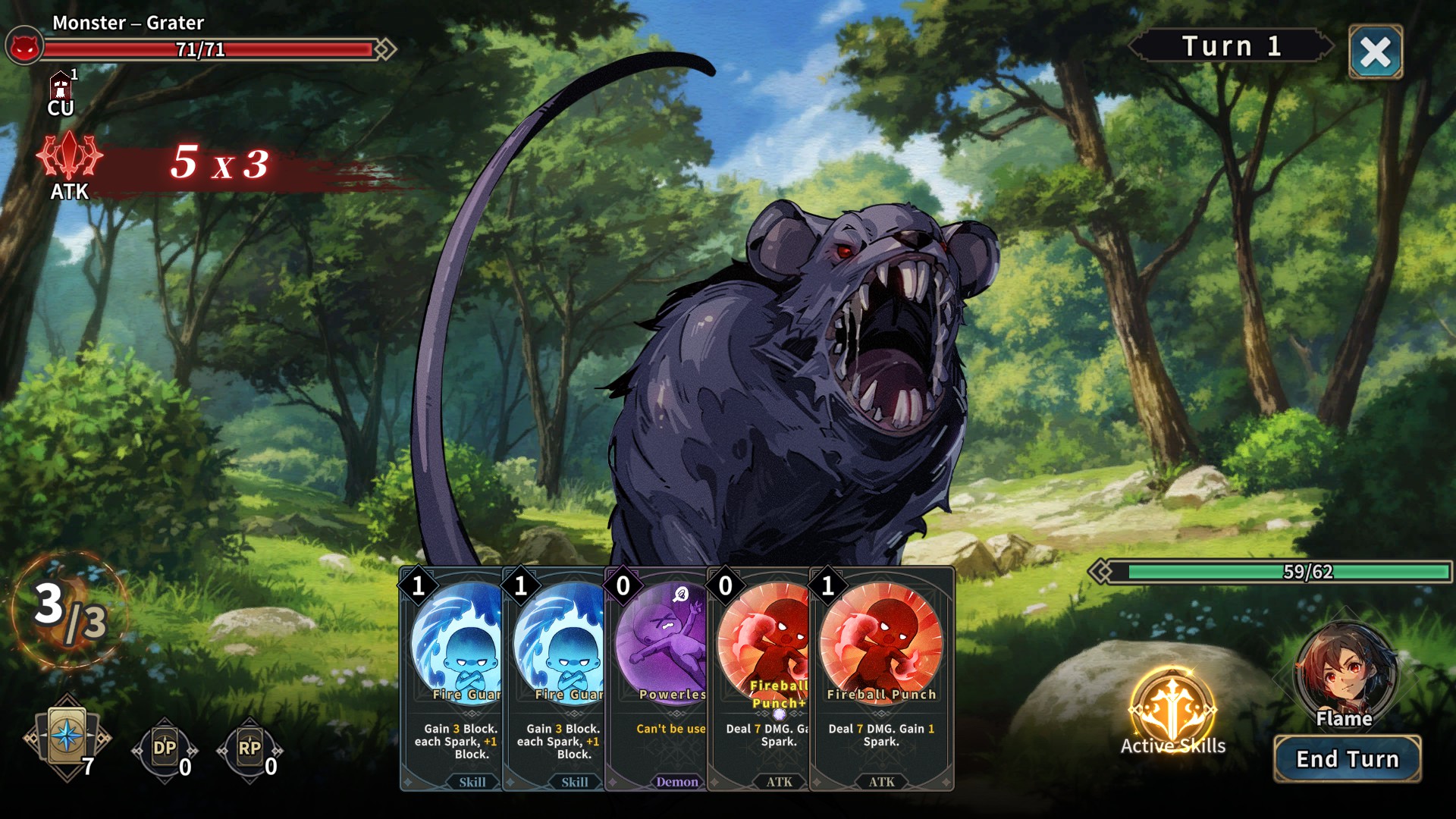Screen dimensions: 1456x819
Task: View the RP pile counter
Action: [x=249, y=749]
